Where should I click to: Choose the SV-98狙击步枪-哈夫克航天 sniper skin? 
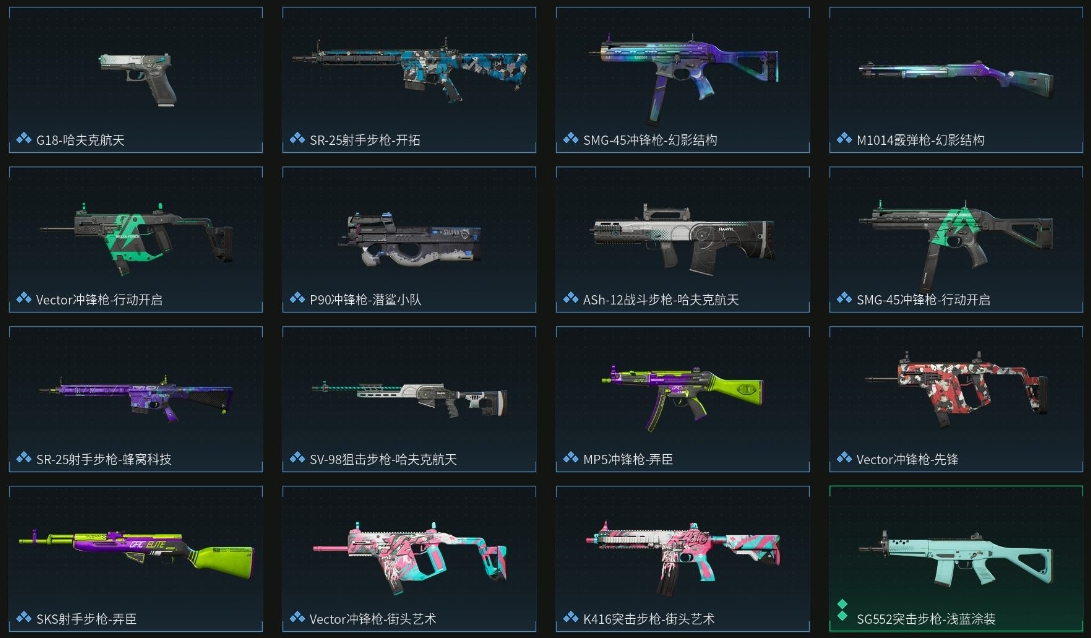click(409, 398)
